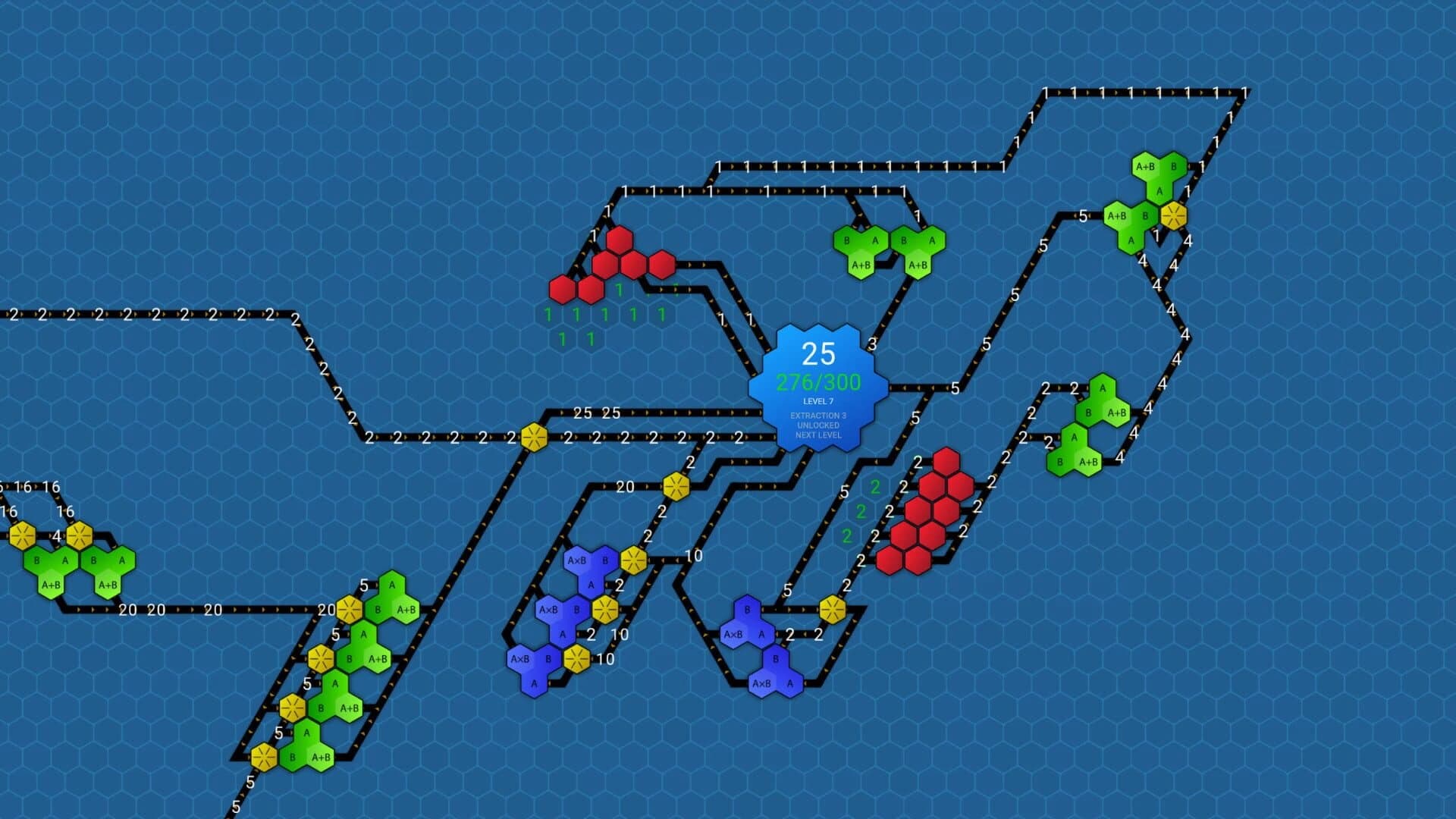Screen dimensions: 1456x819
Task: Toggle a belt arrow on the long 2 conveyor
Action: pyautogui.click(x=152, y=313)
